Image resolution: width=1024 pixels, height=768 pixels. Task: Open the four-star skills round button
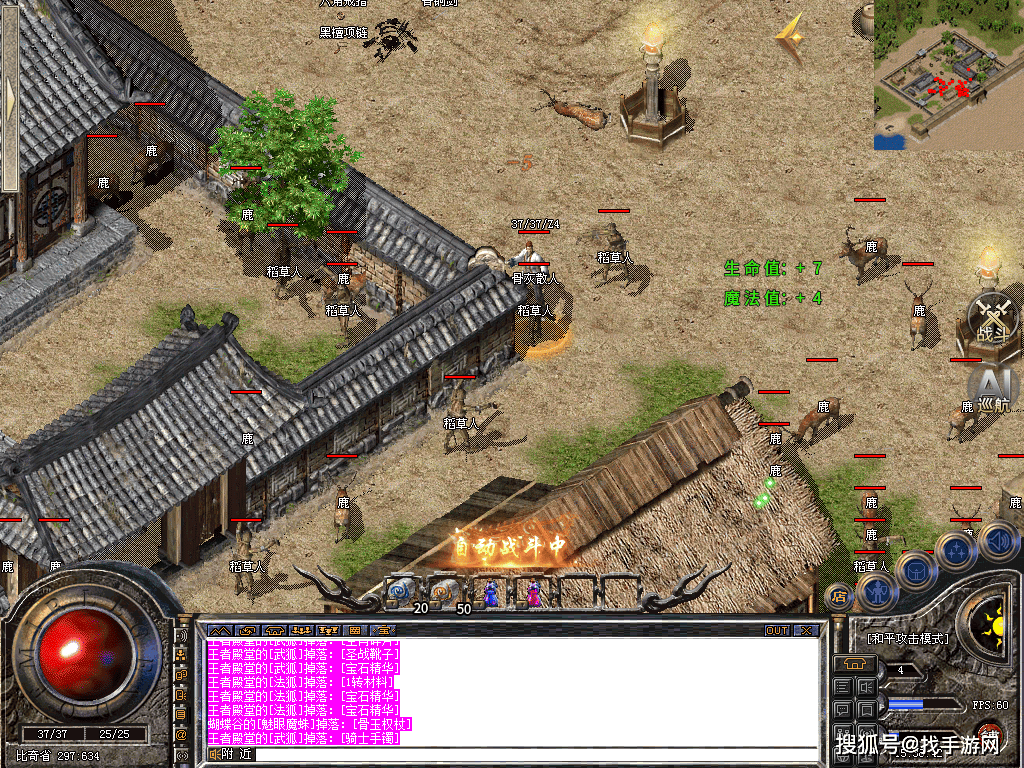point(956,550)
